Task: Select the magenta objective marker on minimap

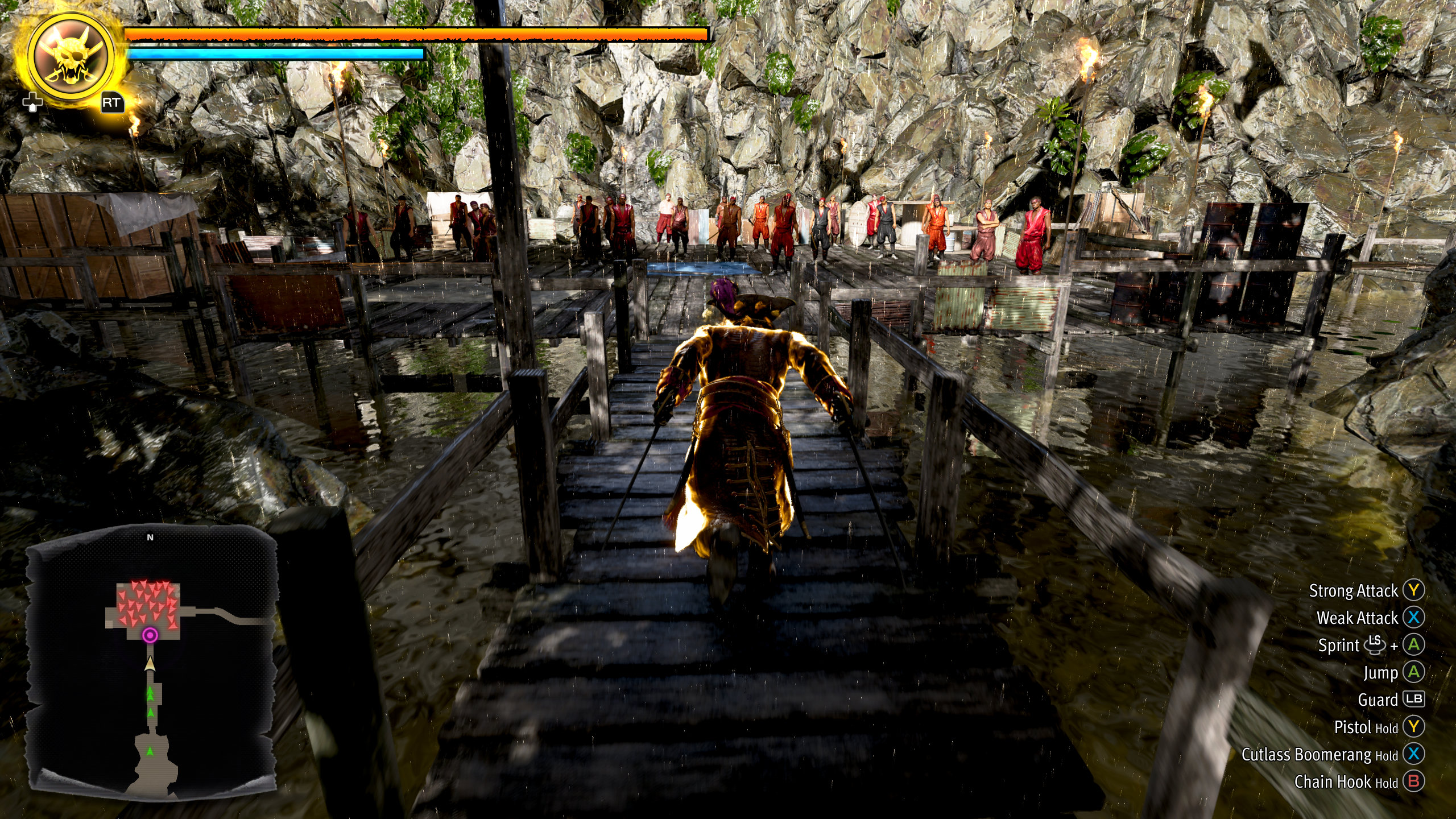Action: [x=150, y=635]
